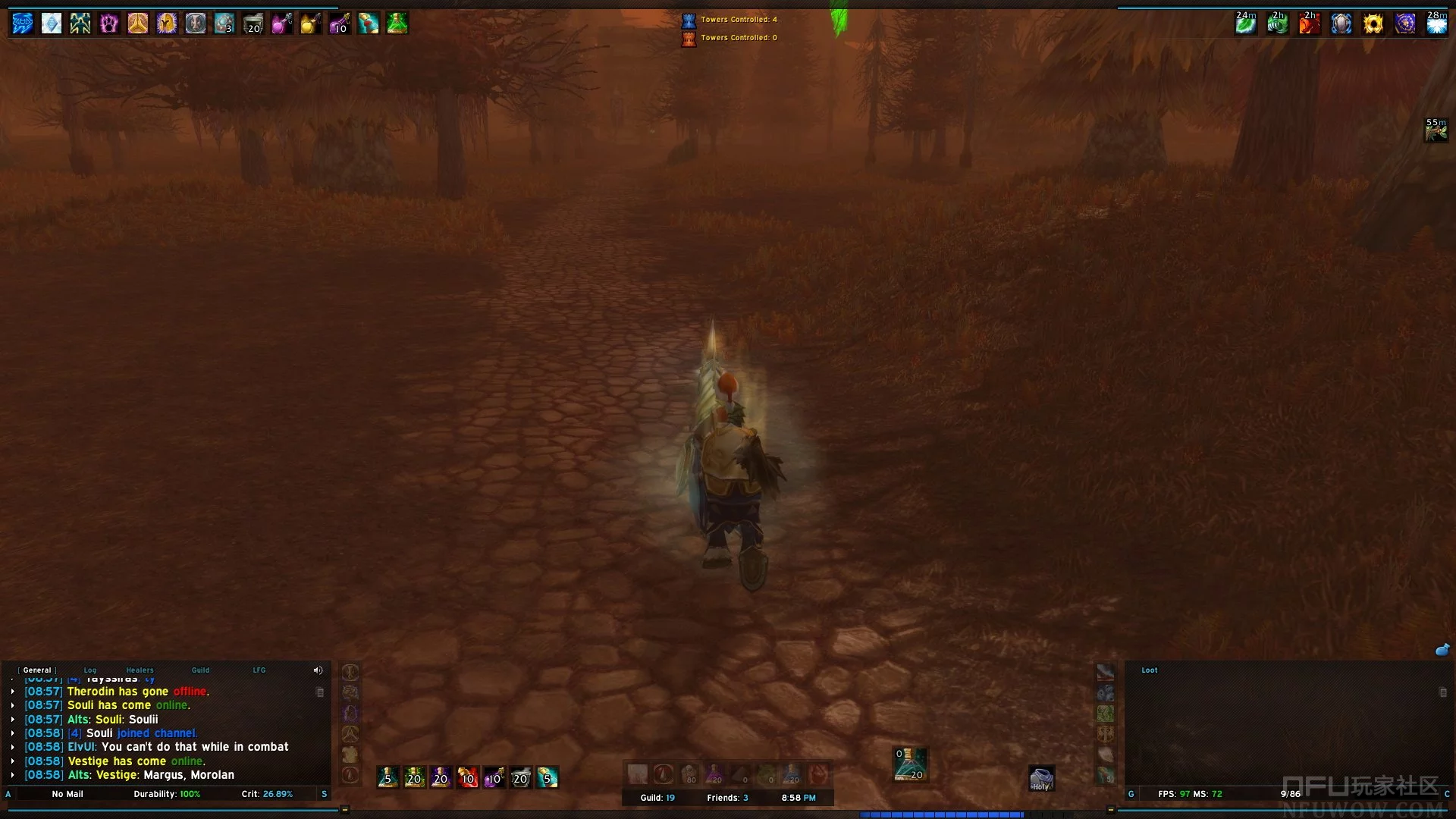This screenshot has height=819, width=1456.
Task: Click the sun buff icon at top right
Action: pos(1373,24)
